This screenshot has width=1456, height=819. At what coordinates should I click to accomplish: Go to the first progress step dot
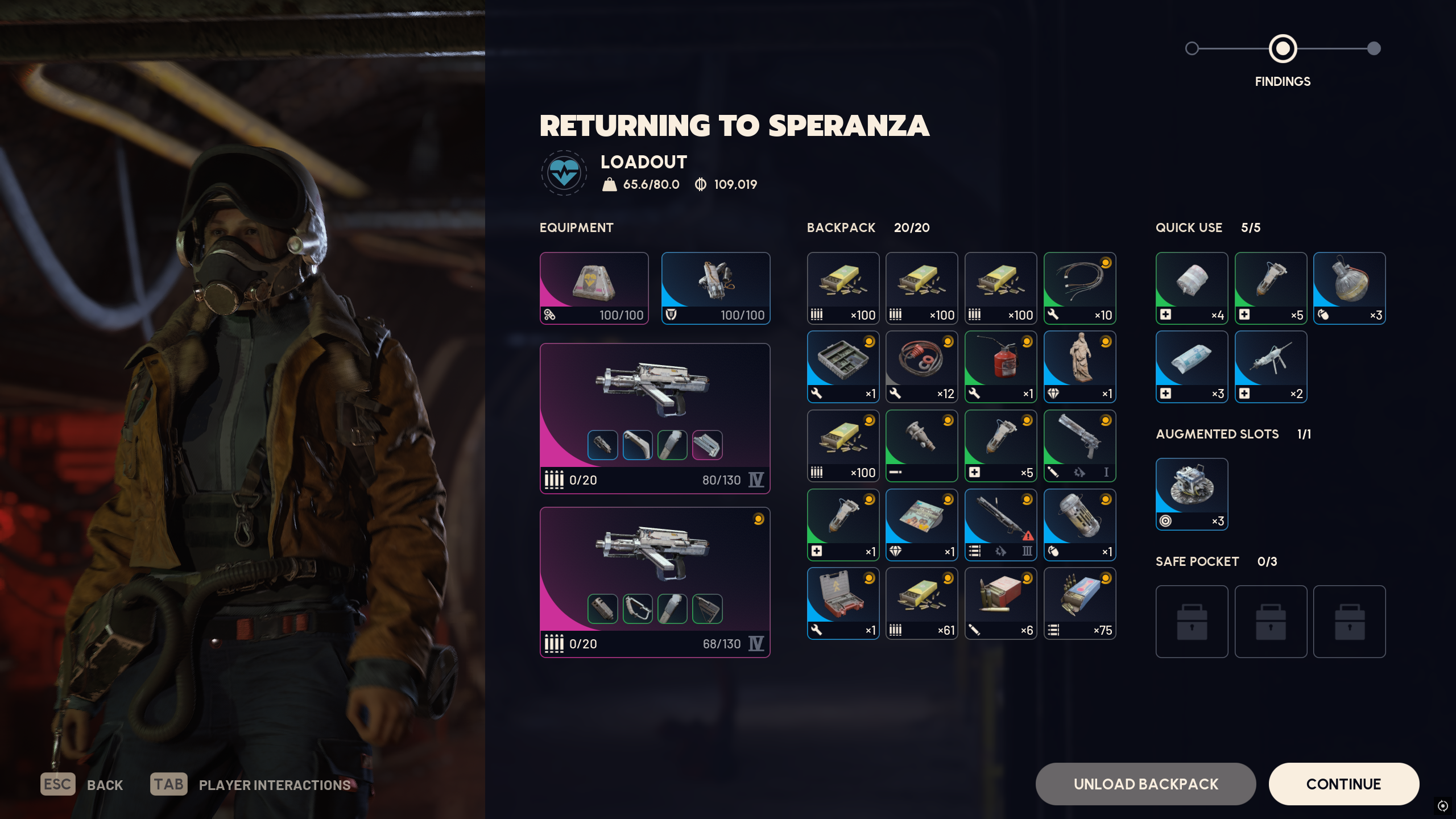[x=1192, y=48]
